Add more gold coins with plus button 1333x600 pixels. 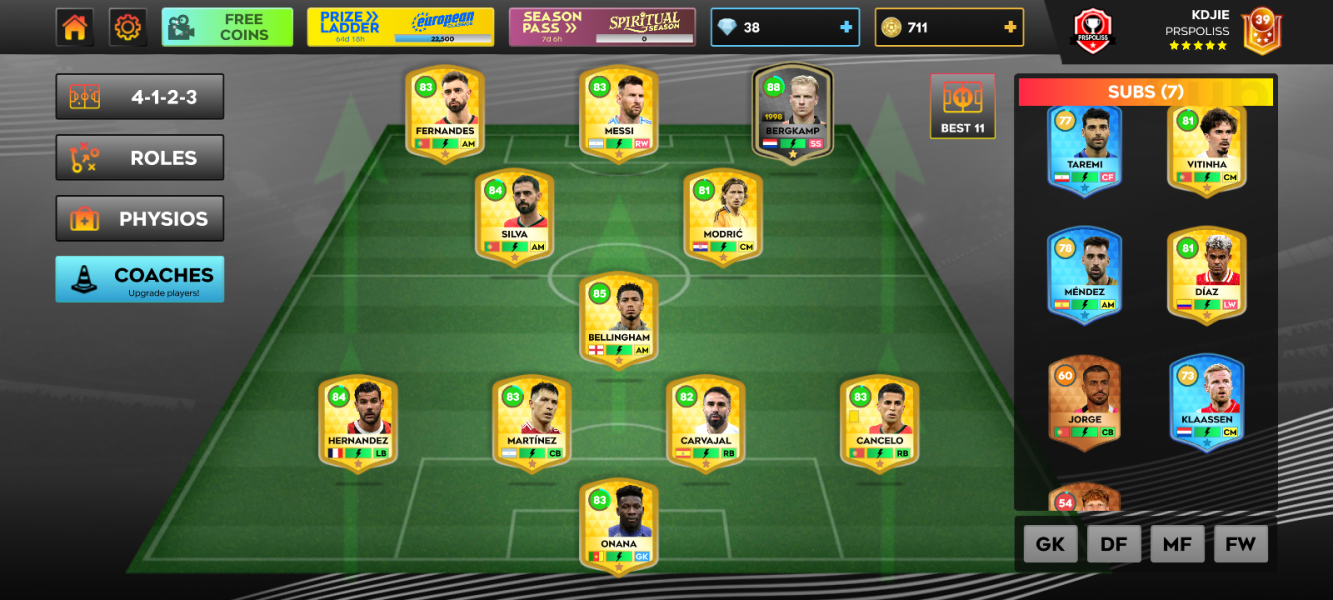click(x=1010, y=27)
